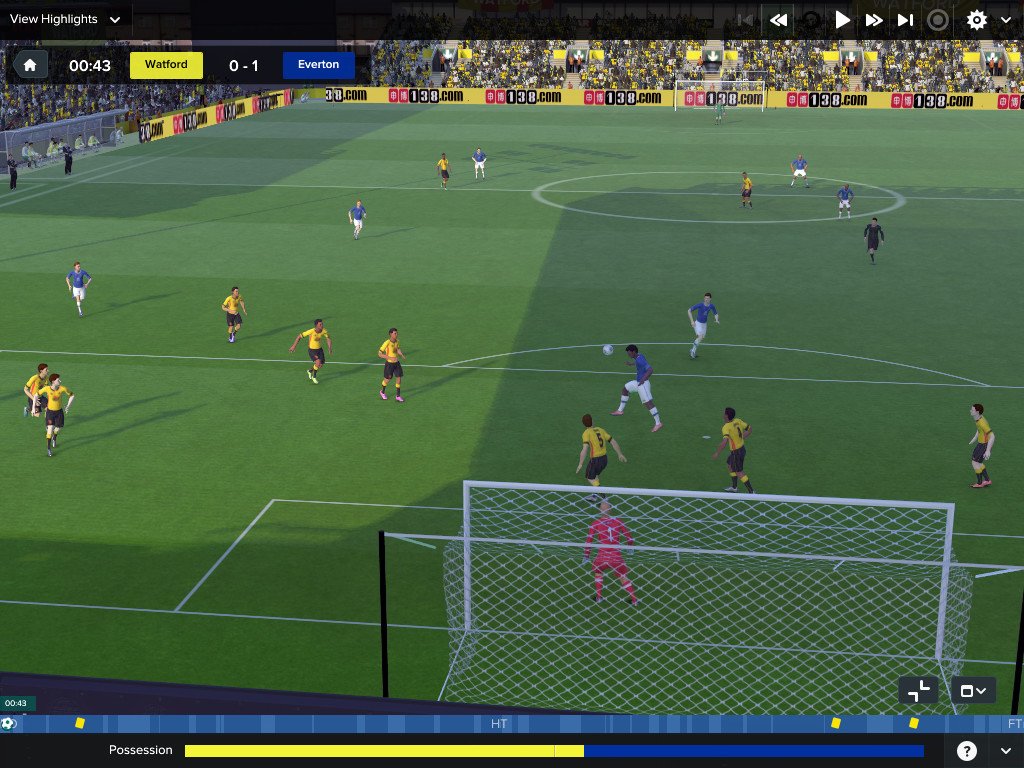Open match settings gear

(976, 20)
